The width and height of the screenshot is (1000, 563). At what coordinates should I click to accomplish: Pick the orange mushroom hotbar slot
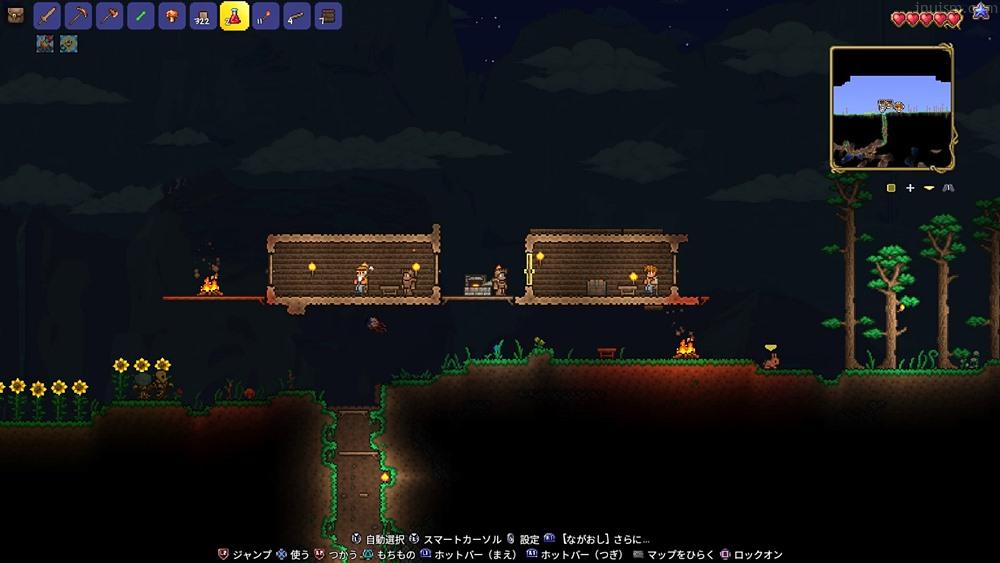172,16
